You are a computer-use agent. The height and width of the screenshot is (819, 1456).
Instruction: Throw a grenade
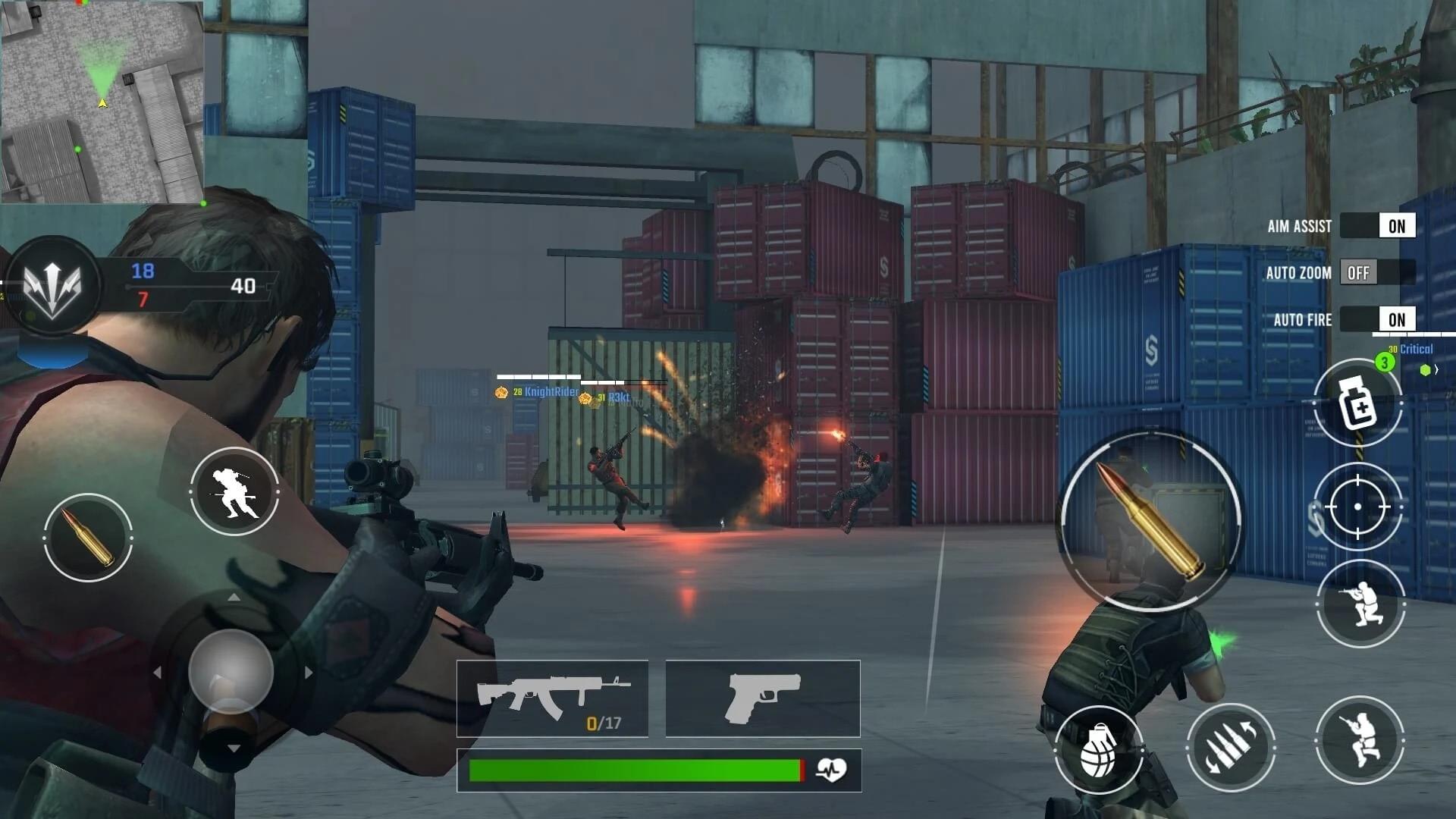point(1098,749)
